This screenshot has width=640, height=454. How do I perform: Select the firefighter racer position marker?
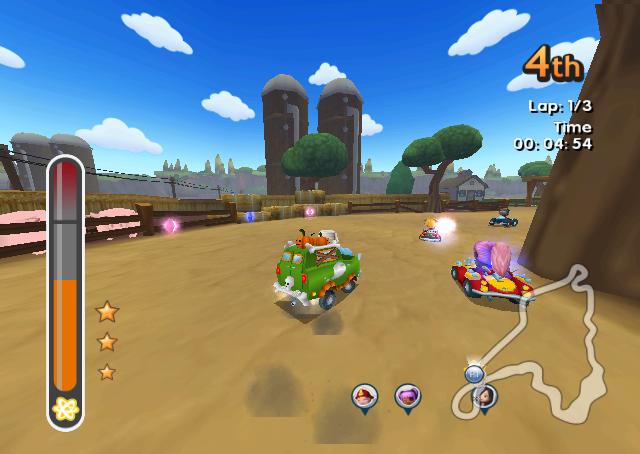pos(364,397)
